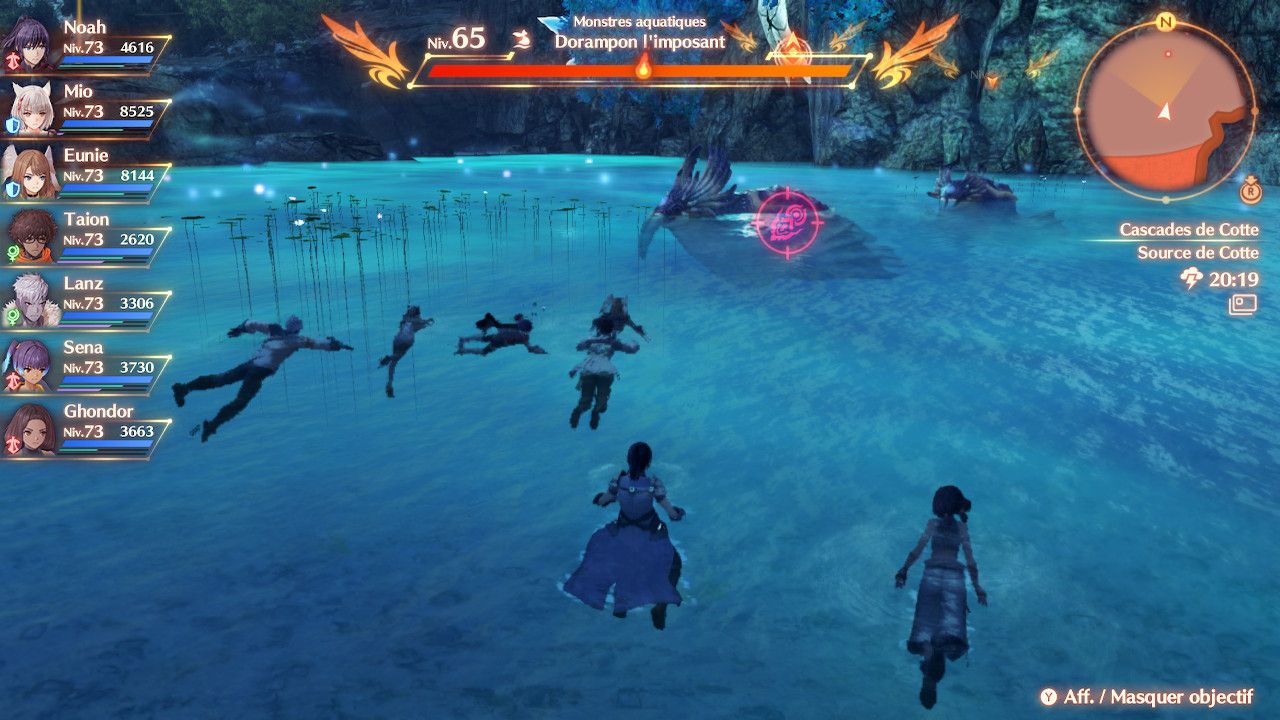This screenshot has height=720, width=1280.
Task: Choose Sena in the party list
Action: [x=85, y=364]
